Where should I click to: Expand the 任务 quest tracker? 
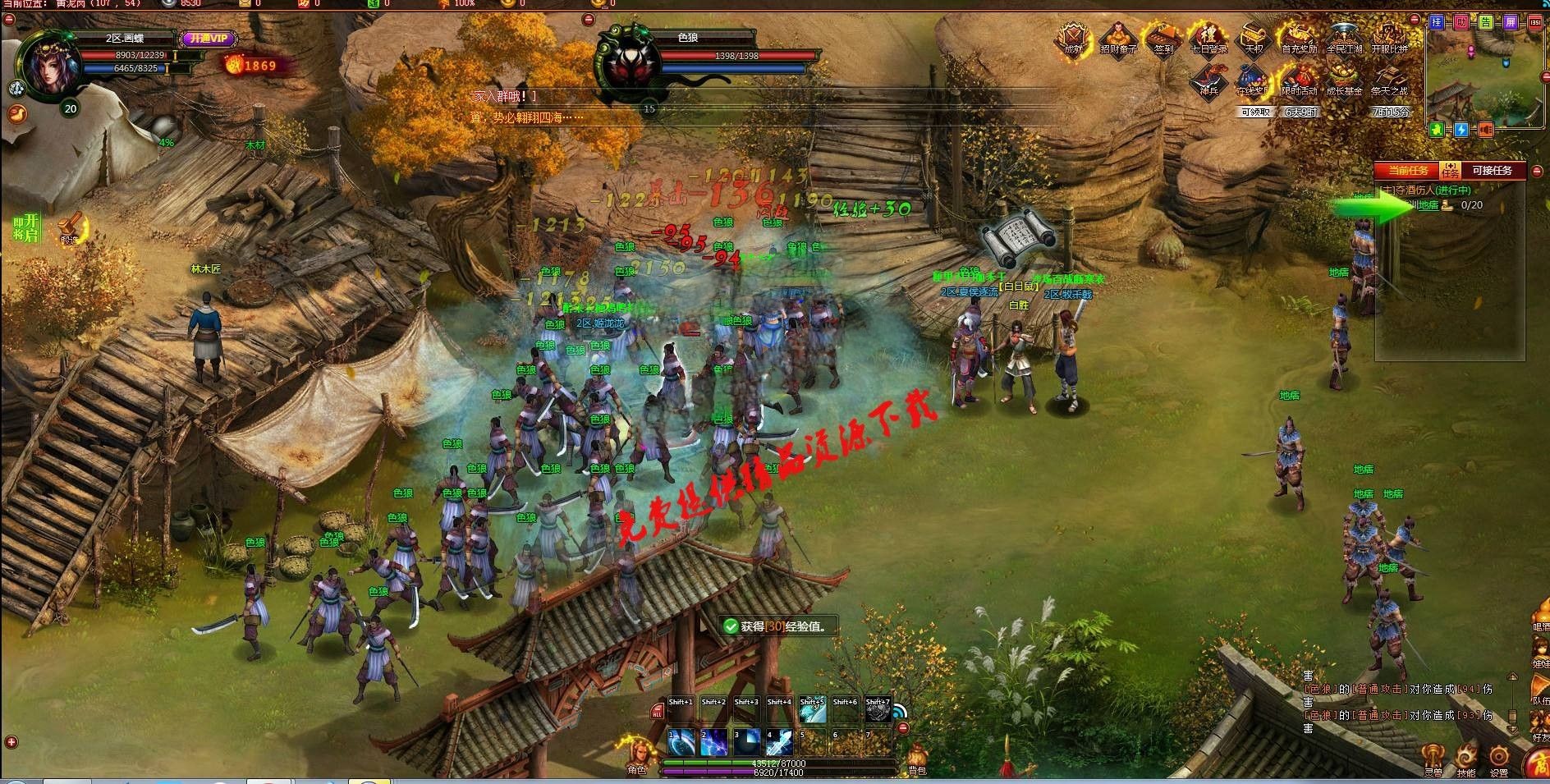(x=1450, y=171)
